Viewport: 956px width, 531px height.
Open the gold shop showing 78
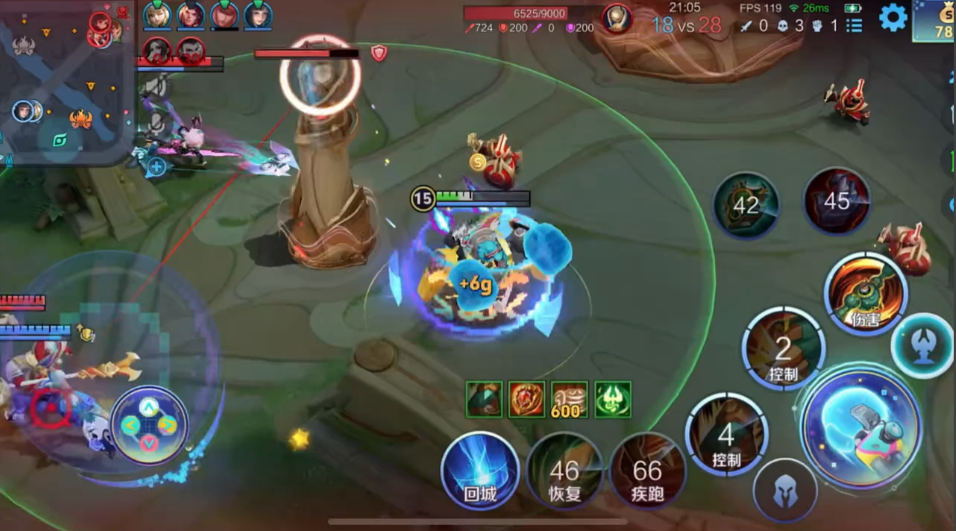[x=935, y=20]
